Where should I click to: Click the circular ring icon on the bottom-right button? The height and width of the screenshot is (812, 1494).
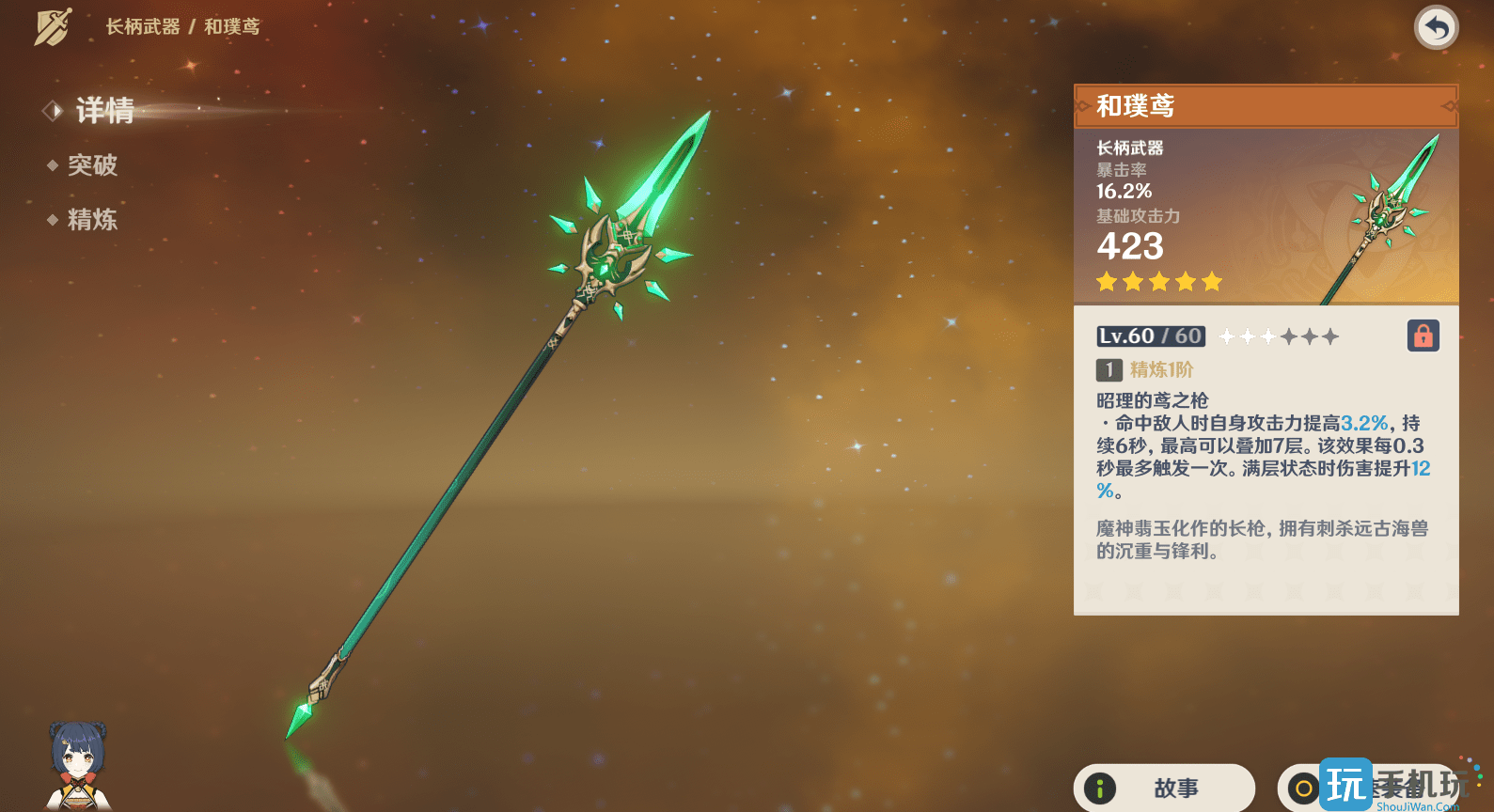coord(1302,789)
